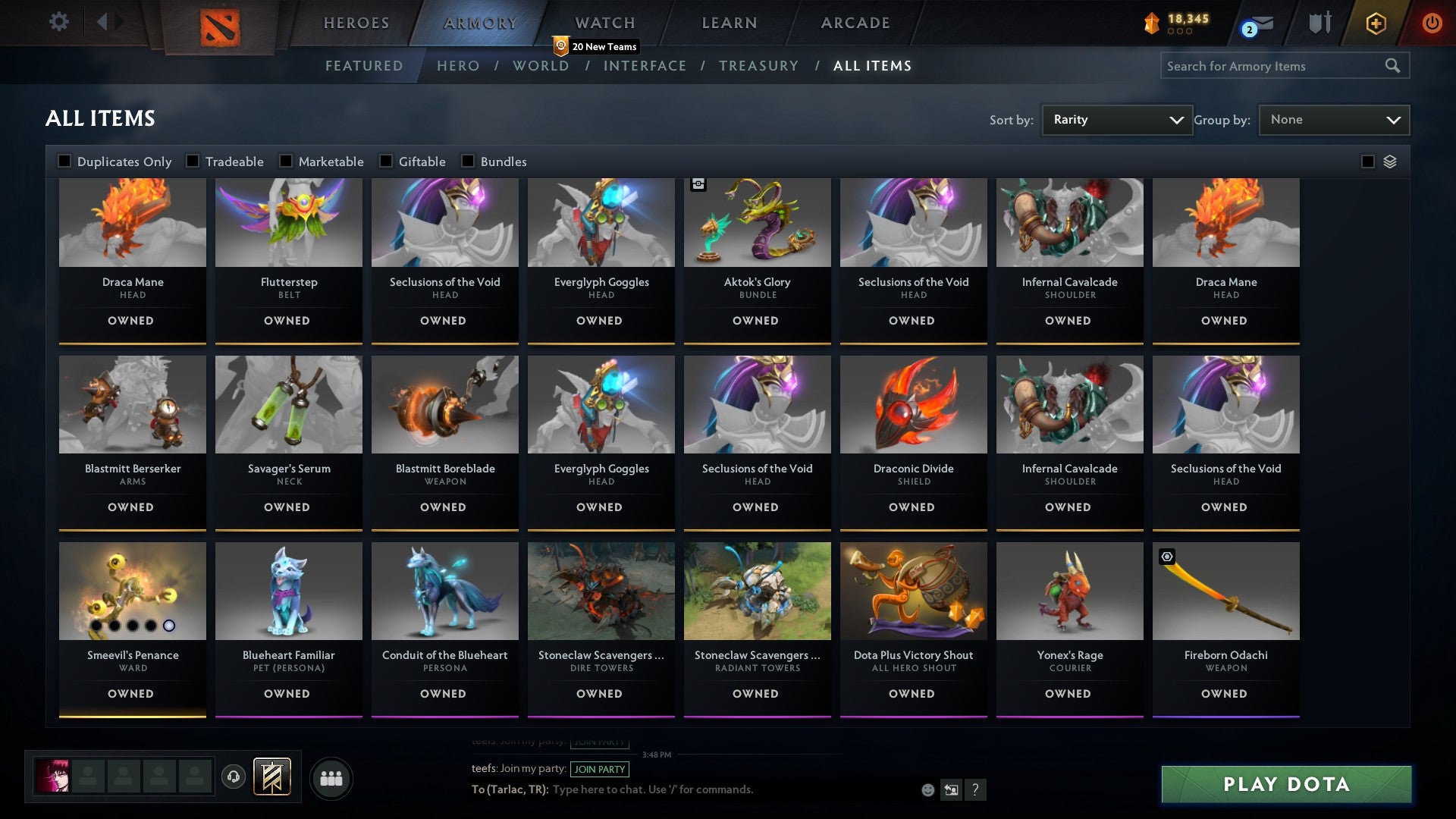Click the armory shield and sword icon
Viewport: 1456px width, 819px height.
1319,22
